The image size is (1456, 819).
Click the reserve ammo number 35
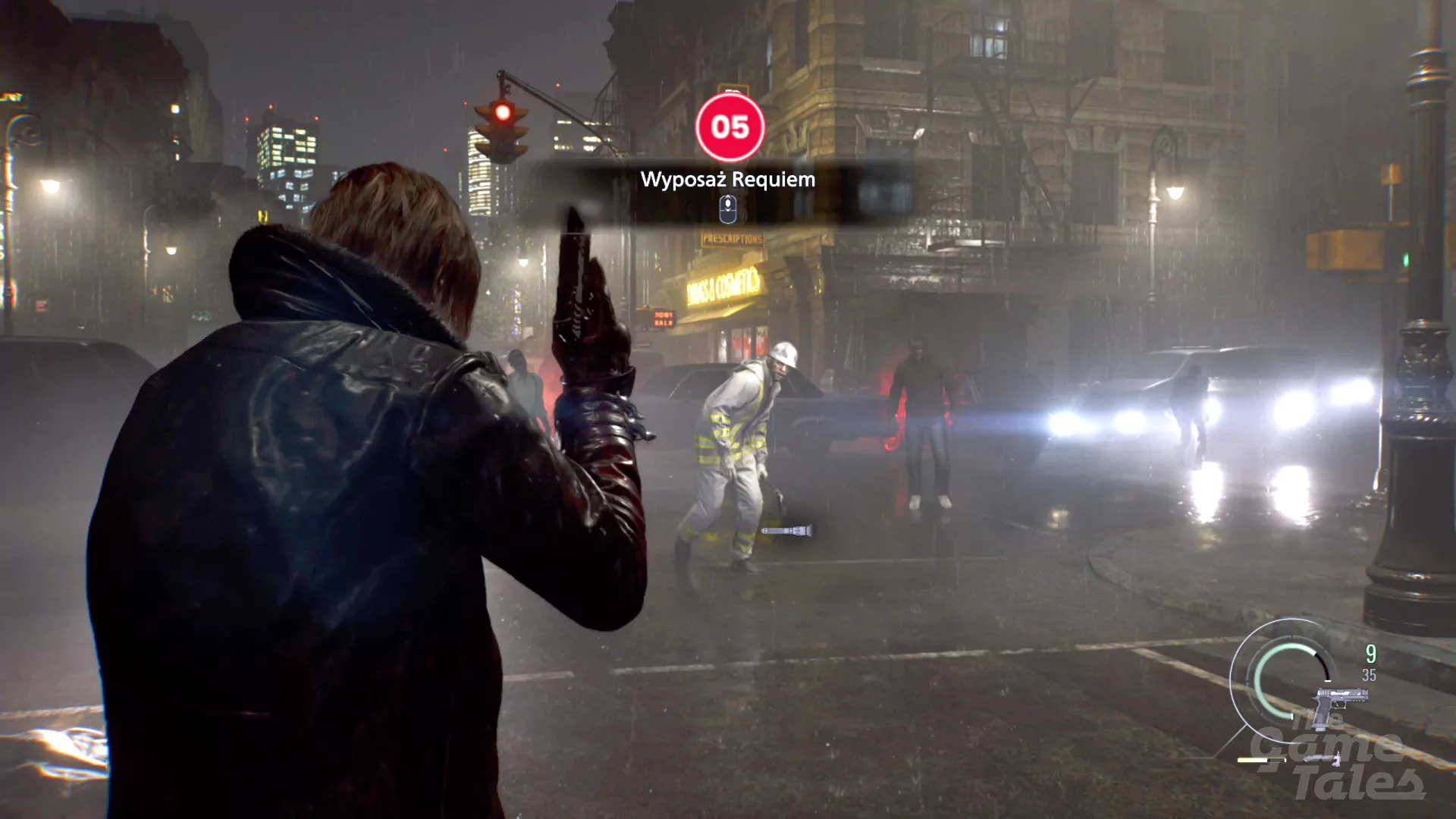click(1370, 674)
